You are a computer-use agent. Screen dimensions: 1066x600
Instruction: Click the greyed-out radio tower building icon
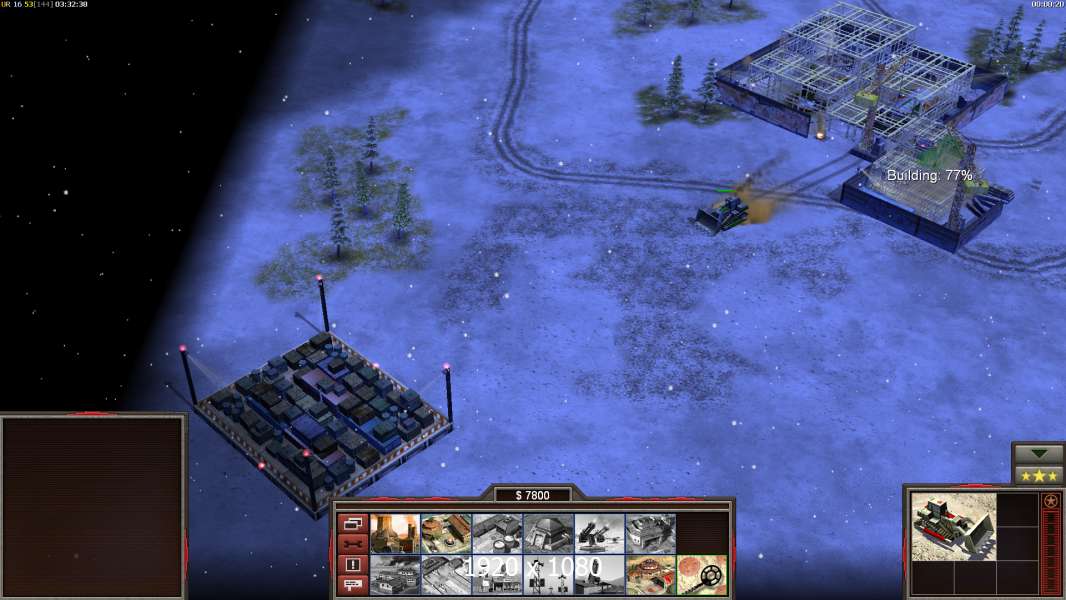[548, 575]
